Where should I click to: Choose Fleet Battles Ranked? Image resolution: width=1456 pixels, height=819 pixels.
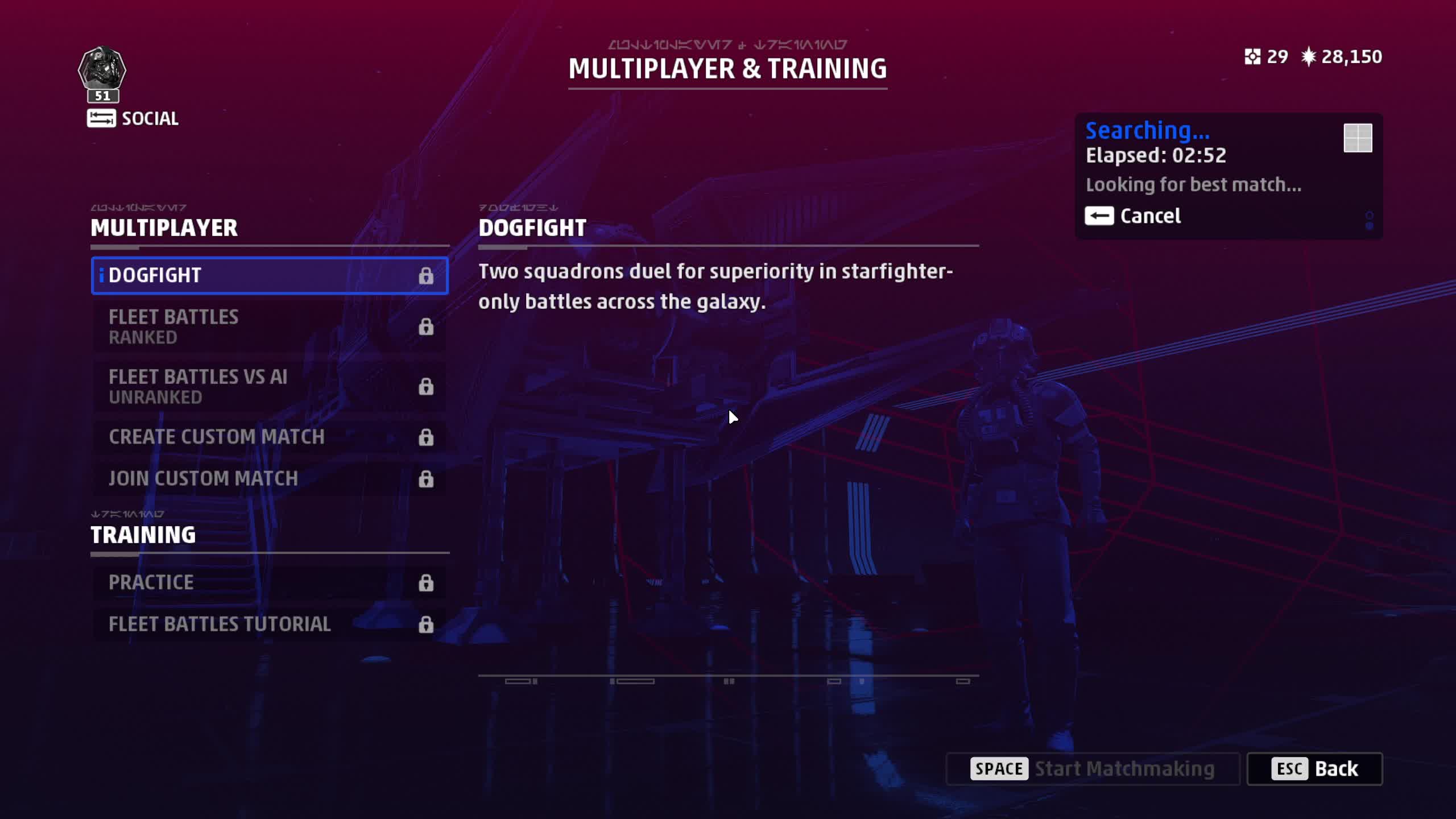coord(269,326)
